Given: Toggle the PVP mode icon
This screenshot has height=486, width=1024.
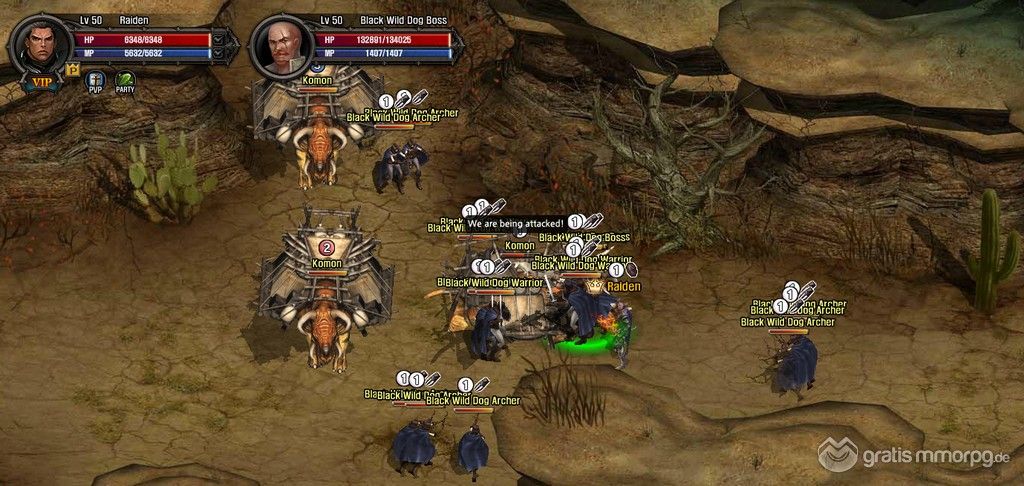Looking at the screenshot, I should pyautogui.click(x=96, y=81).
